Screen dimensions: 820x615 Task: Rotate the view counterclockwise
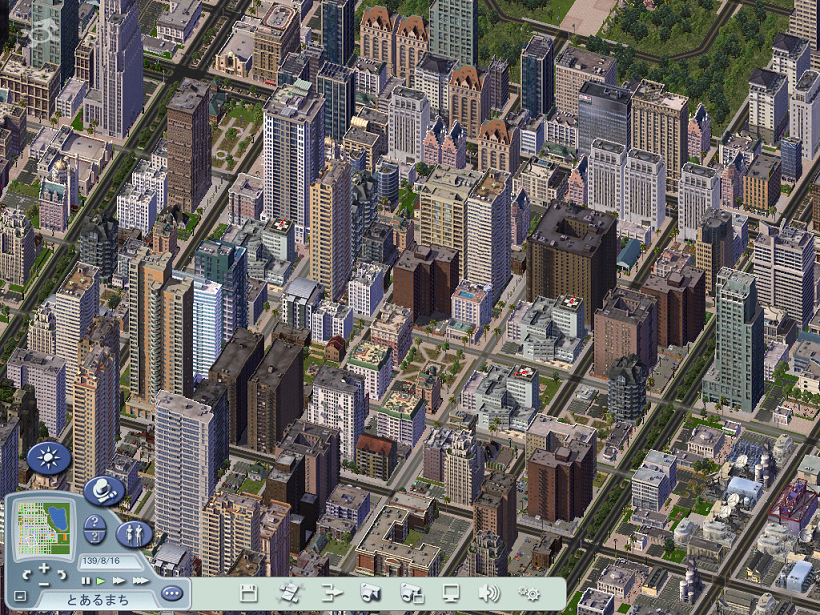[x=27, y=575]
